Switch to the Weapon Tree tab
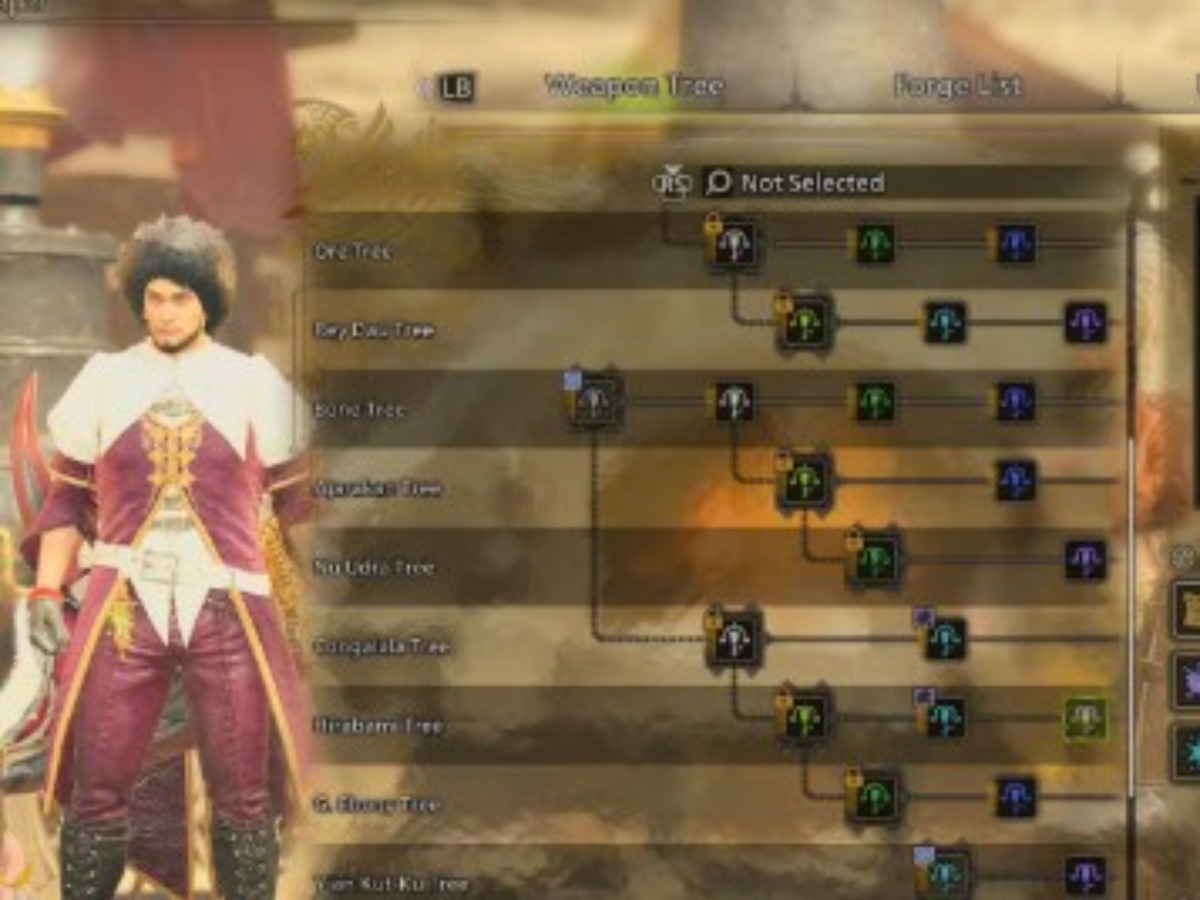The width and height of the screenshot is (1200, 900). tap(633, 87)
